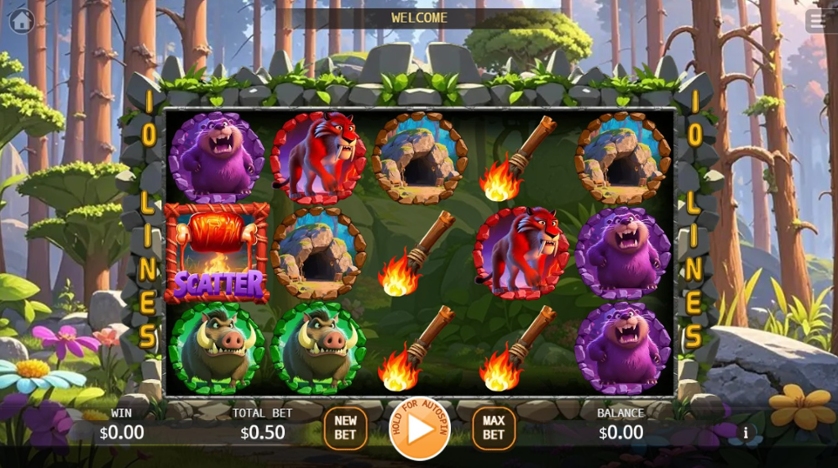Open the hamburger menu
The width and height of the screenshot is (838, 468).
pos(816,20)
